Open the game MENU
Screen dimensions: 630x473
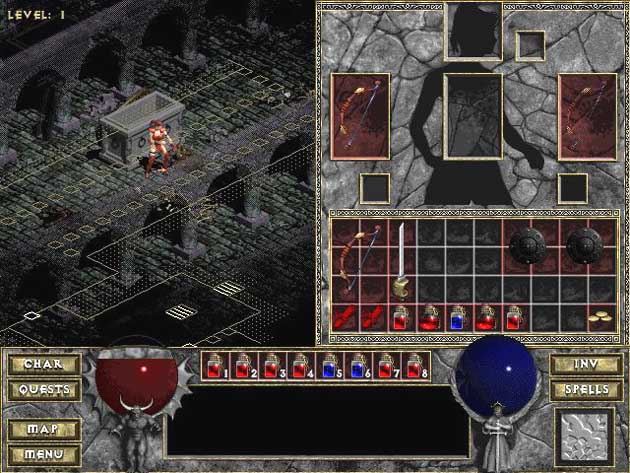tap(44, 453)
